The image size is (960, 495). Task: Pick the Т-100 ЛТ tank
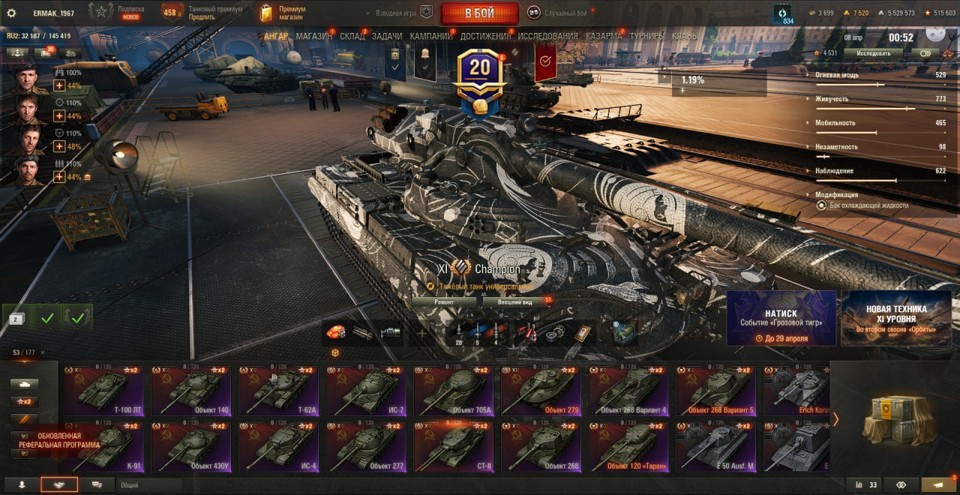point(103,390)
